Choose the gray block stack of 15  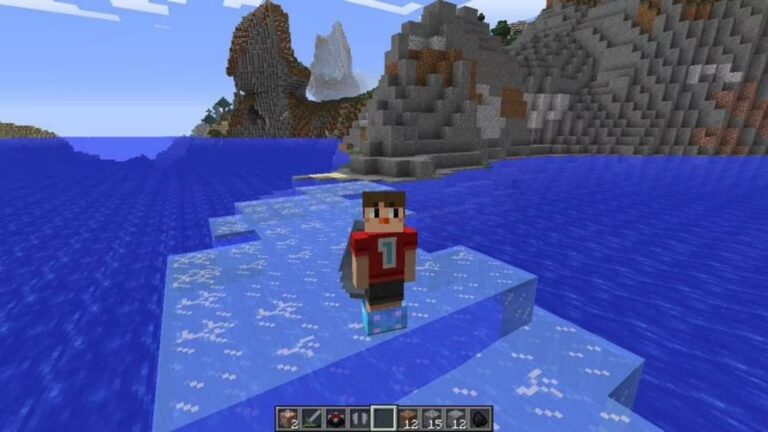(432, 418)
